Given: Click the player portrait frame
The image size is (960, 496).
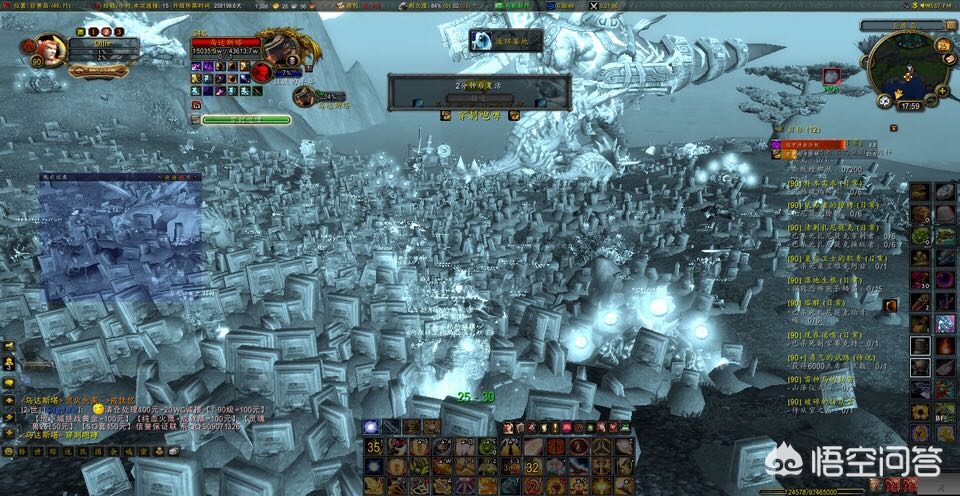Looking at the screenshot, I should pos(52,50).
